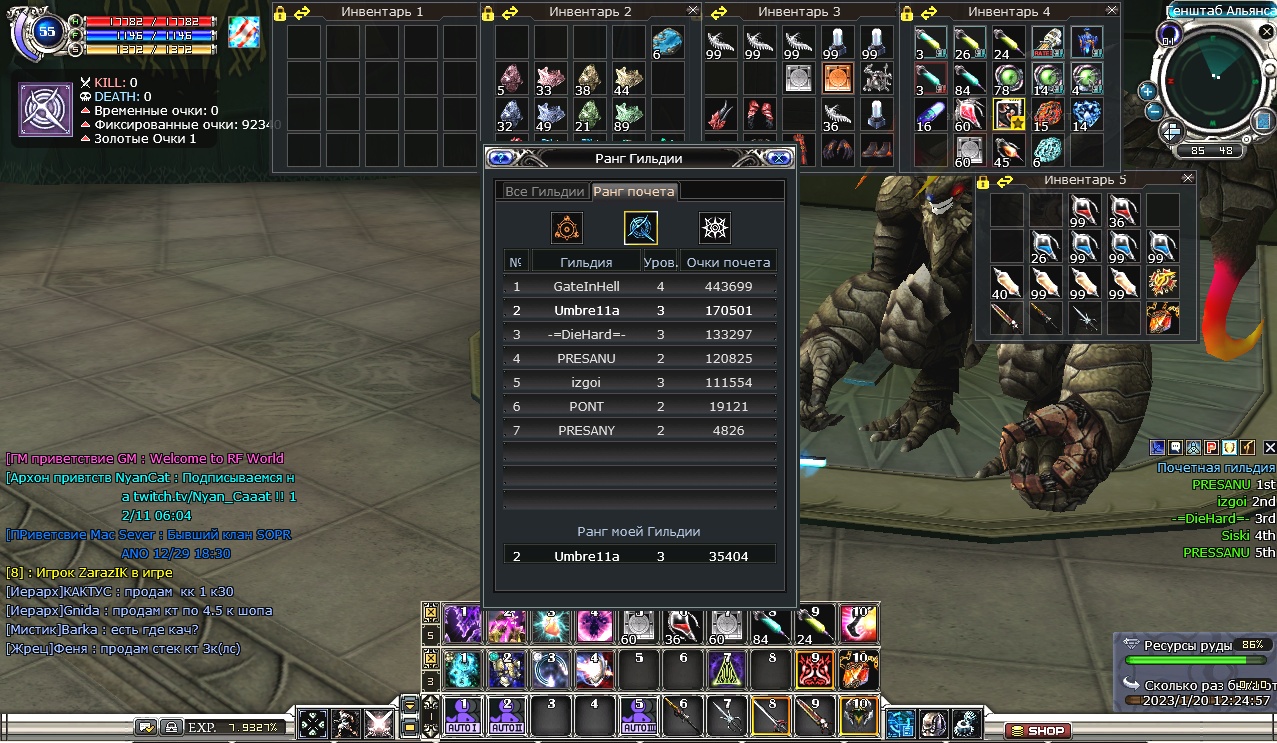Sort by the Очки почета column header

pos(727,262)
